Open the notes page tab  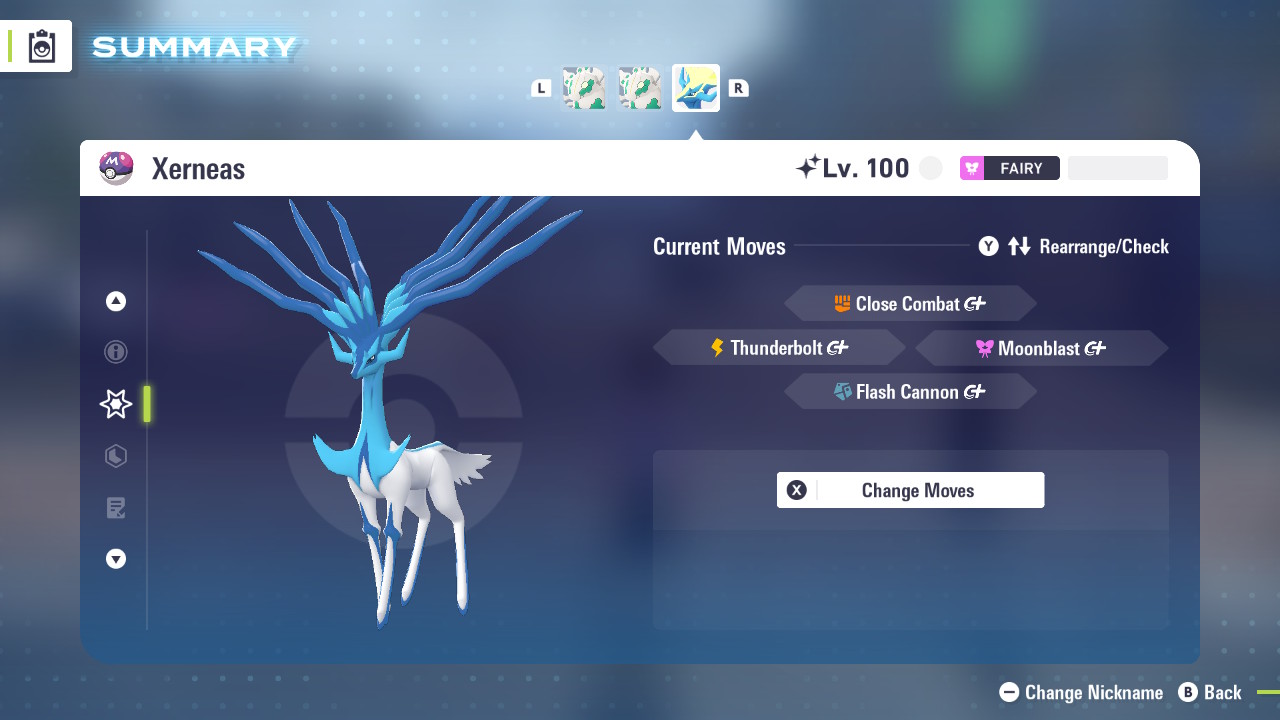coord(116,508)
